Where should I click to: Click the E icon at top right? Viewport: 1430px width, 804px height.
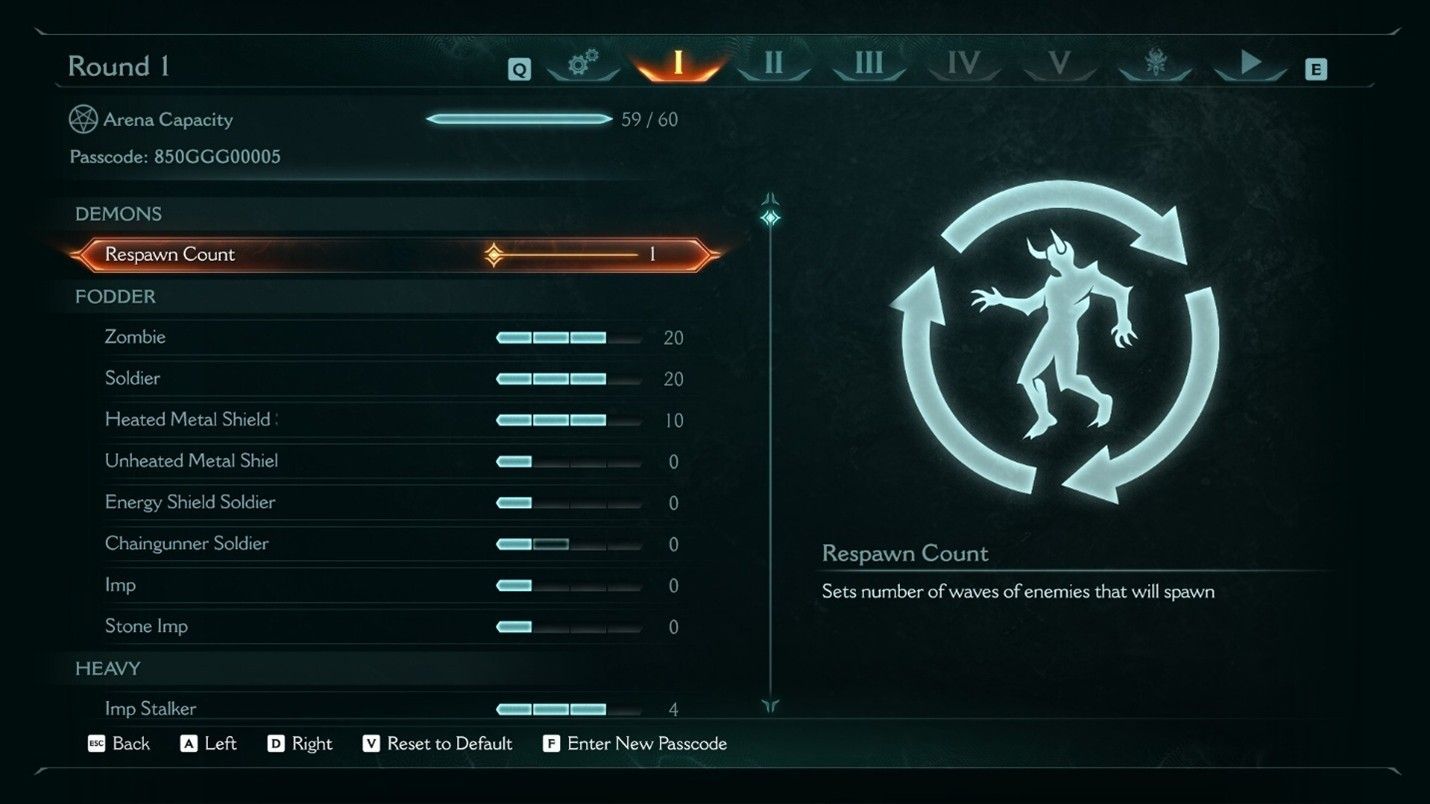point(1317,70)
